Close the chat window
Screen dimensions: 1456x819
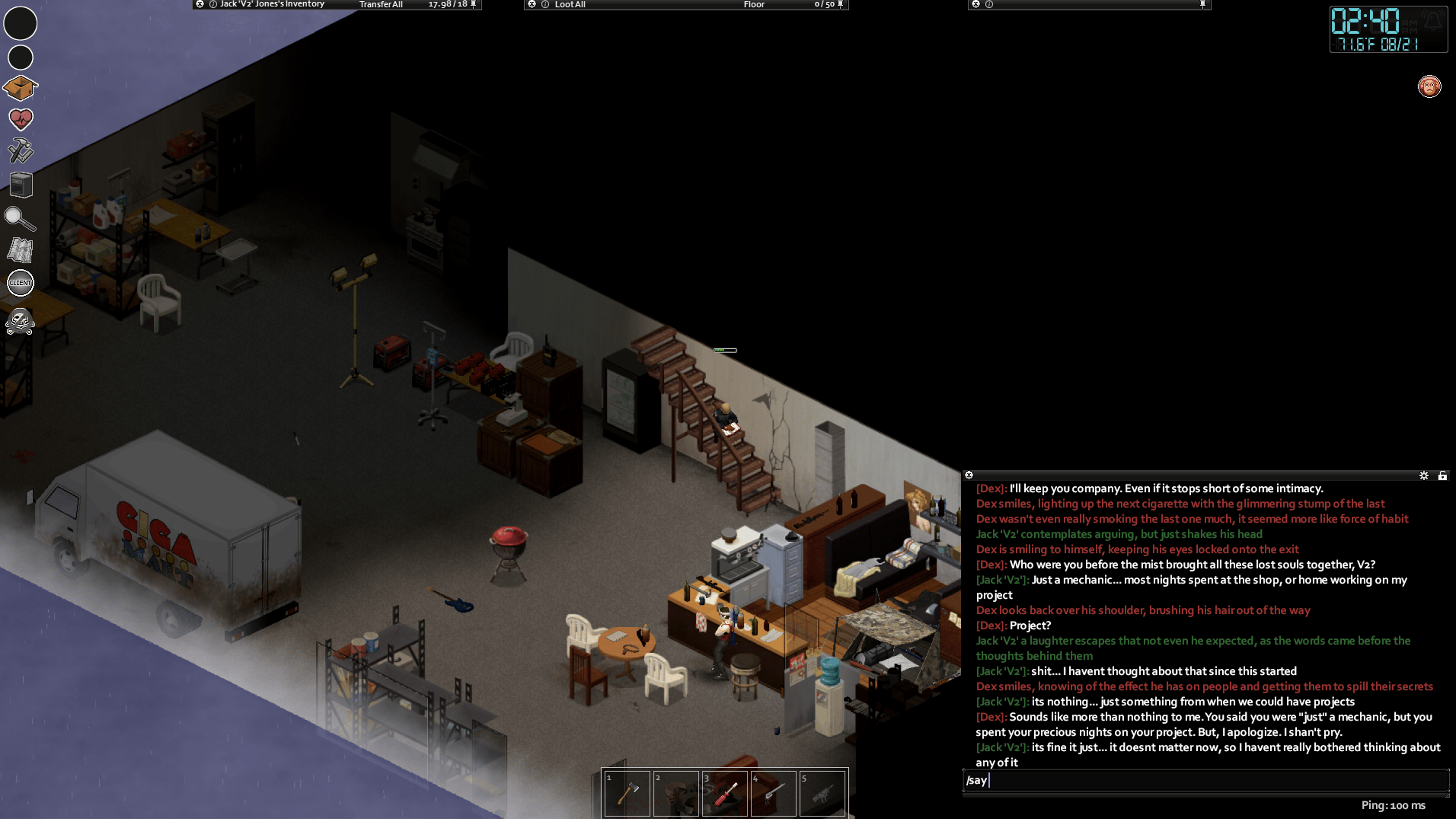pyautogui.click(x=969, y=475)
